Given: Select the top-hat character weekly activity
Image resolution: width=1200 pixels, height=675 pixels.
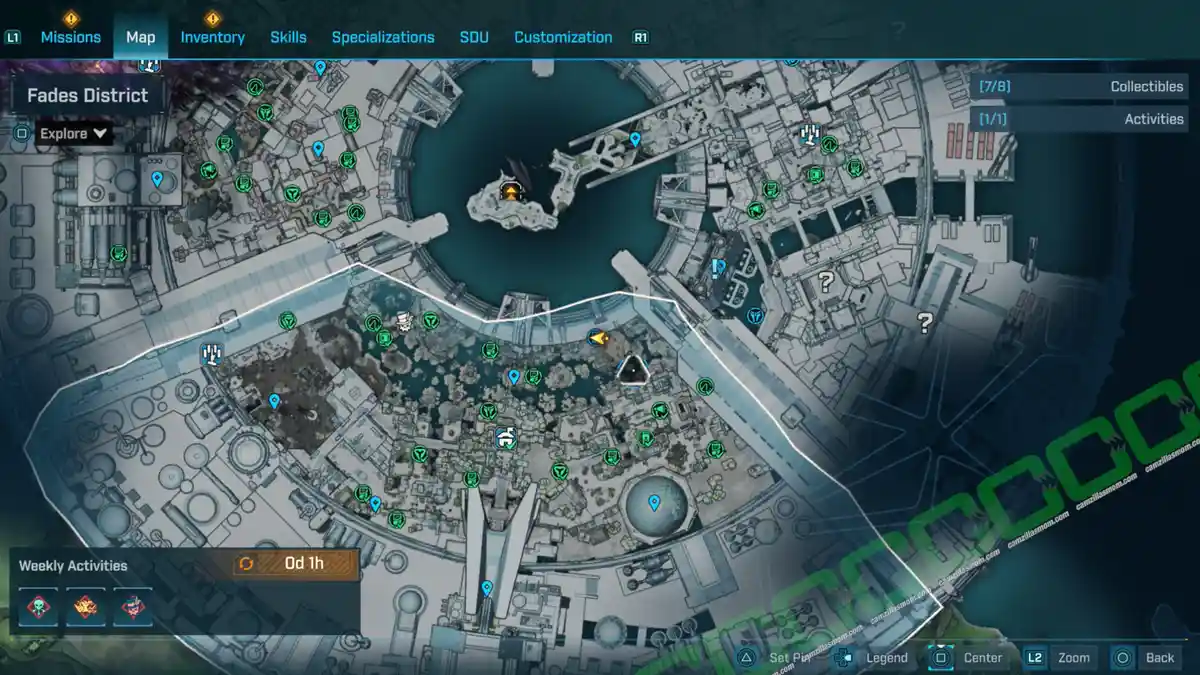Looking at the screenshot, I should click(x=132, y=606).
